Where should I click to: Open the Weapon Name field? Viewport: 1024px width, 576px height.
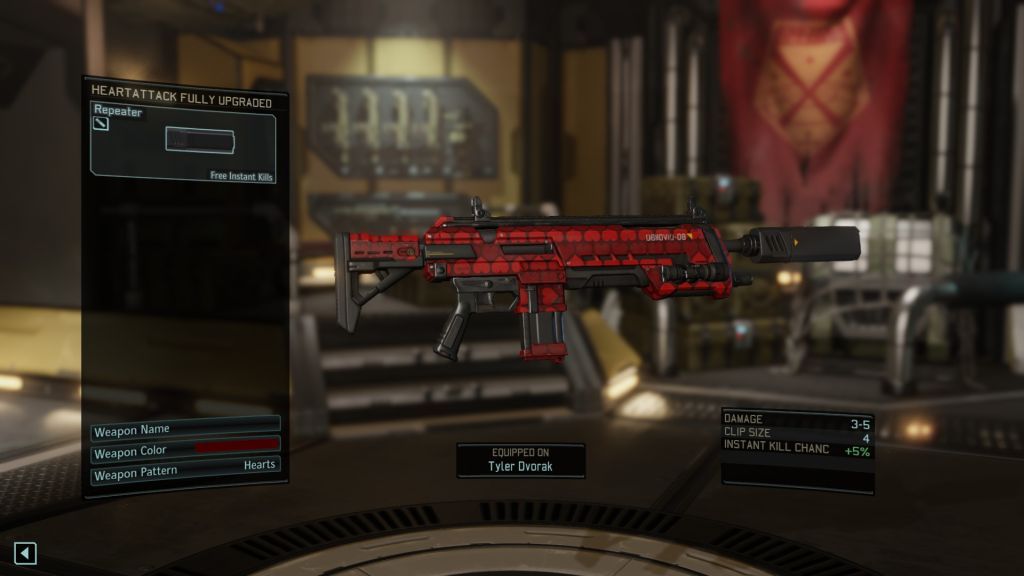(185, 430)
